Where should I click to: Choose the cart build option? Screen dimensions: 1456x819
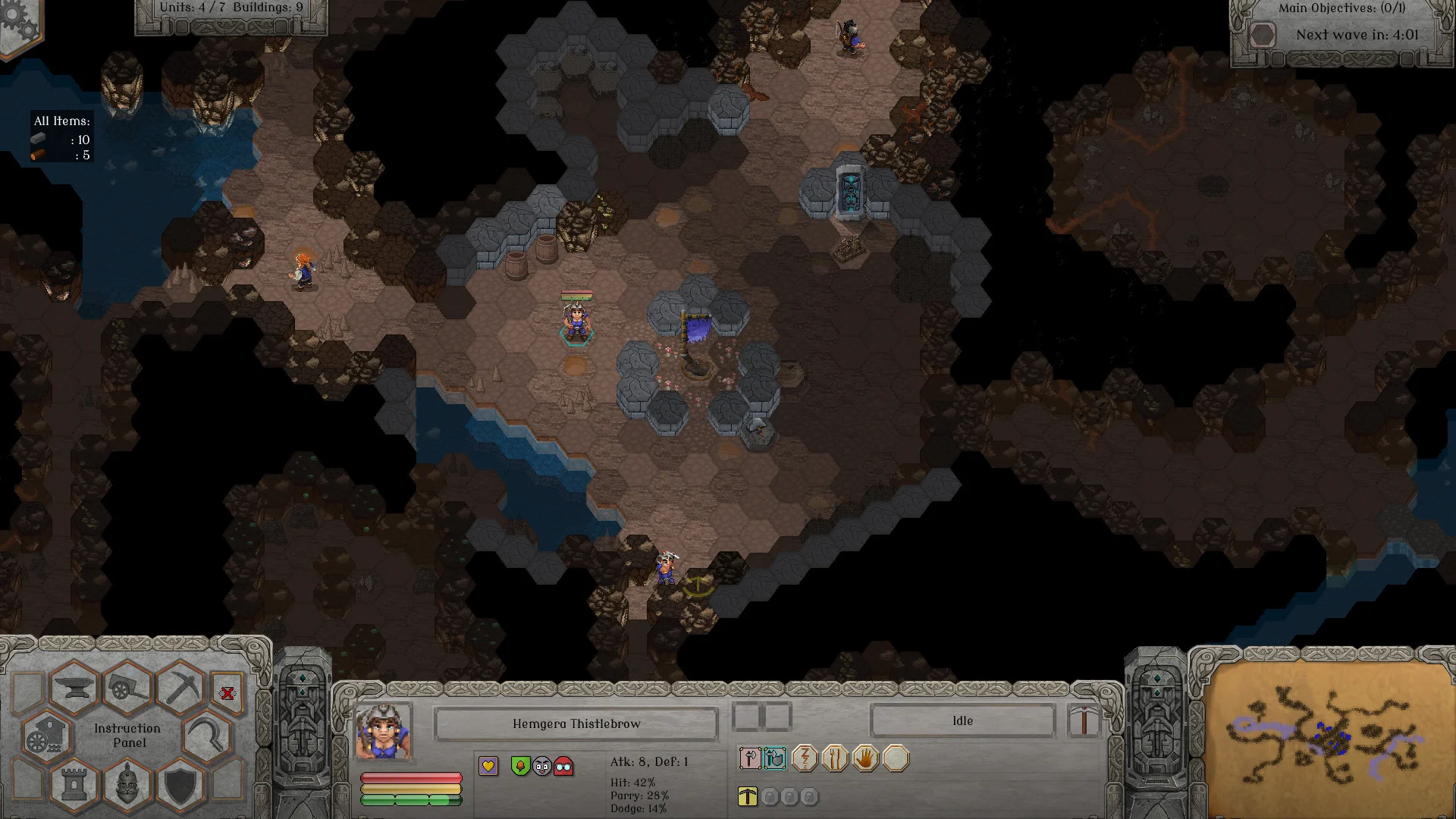127,689
